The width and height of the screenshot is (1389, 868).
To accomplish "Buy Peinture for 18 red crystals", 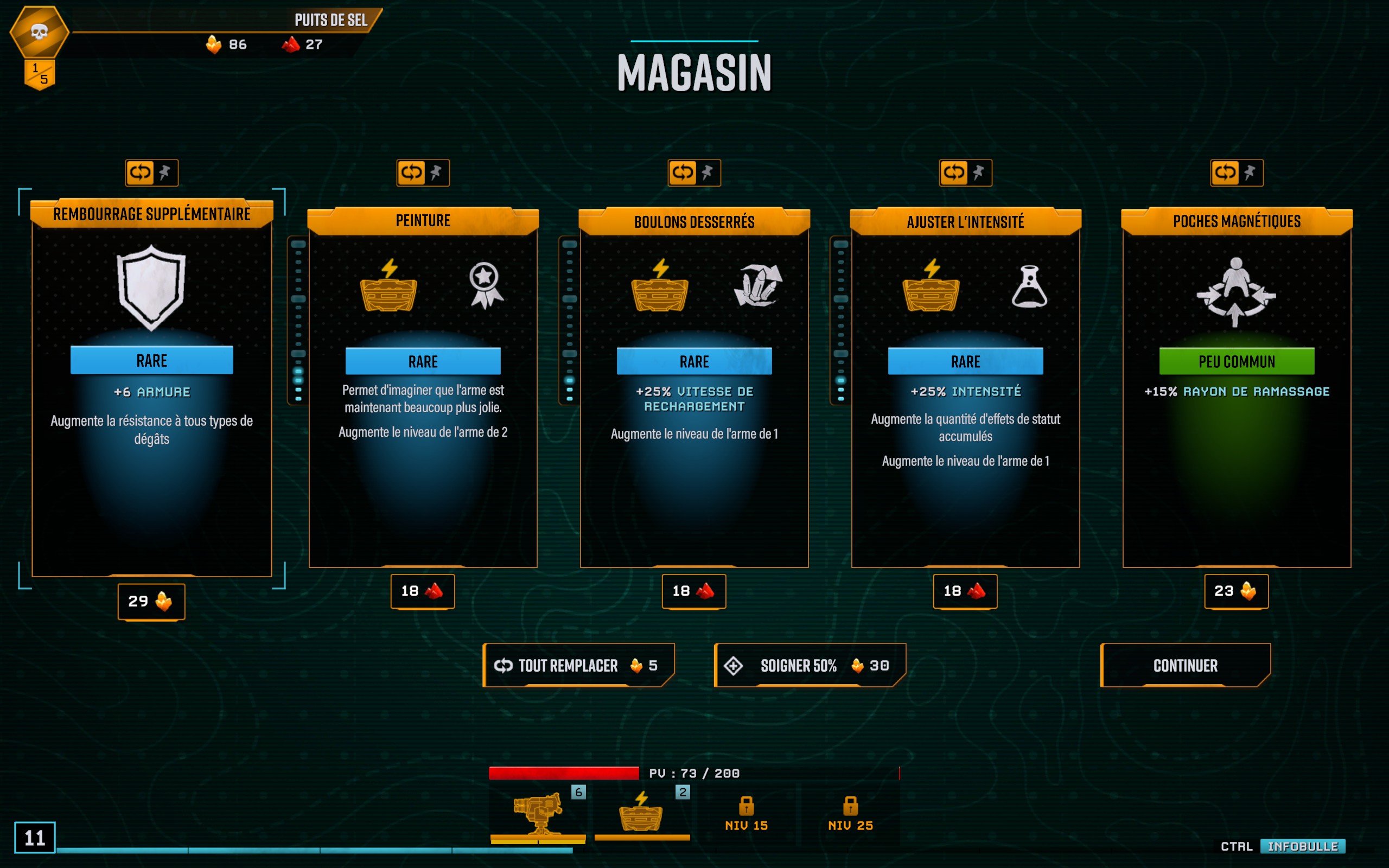I will click(423, 591).
